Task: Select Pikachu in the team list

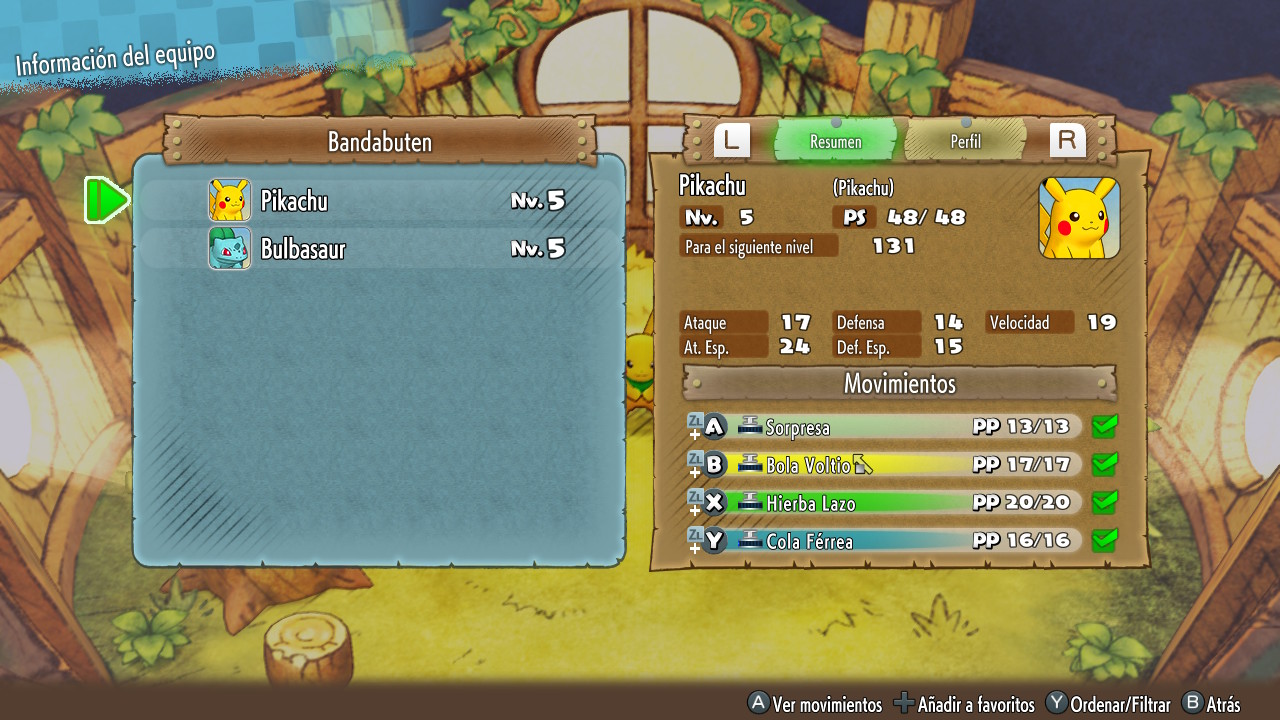Action: (x=380, y=201)
